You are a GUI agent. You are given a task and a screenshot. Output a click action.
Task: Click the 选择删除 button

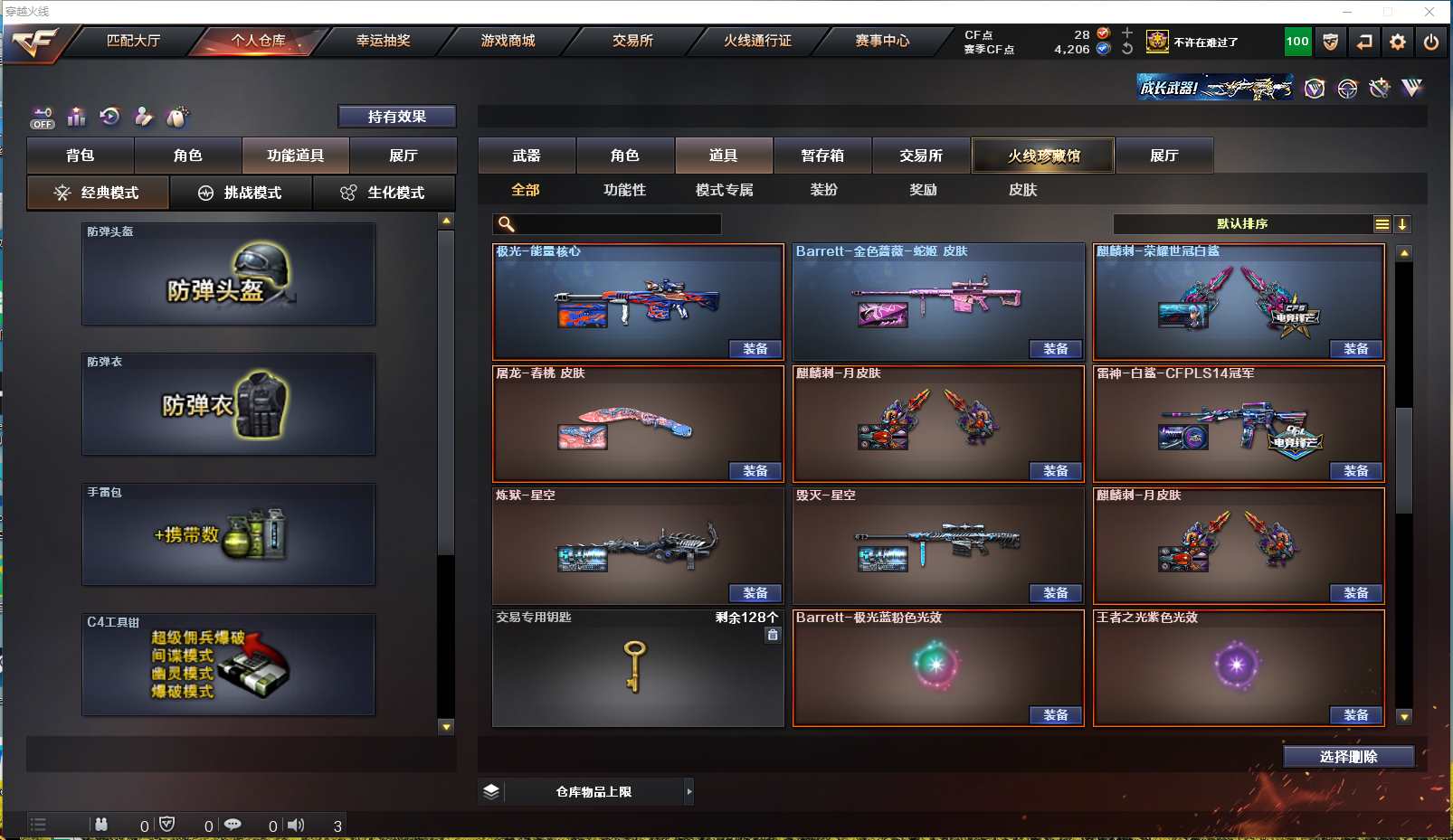[x=1348, y=757]
